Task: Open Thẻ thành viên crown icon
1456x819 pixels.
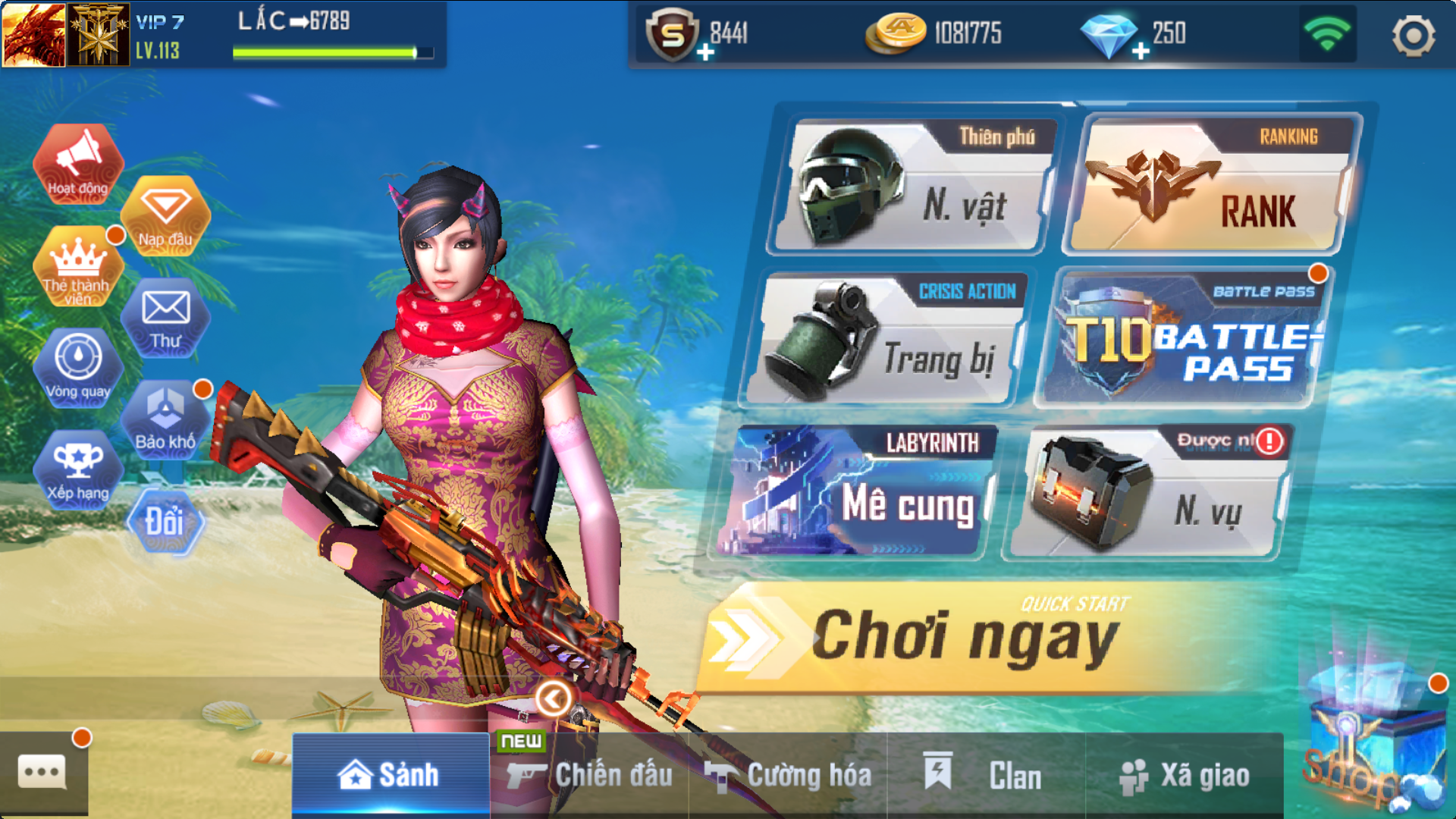Action: point(78,267)
